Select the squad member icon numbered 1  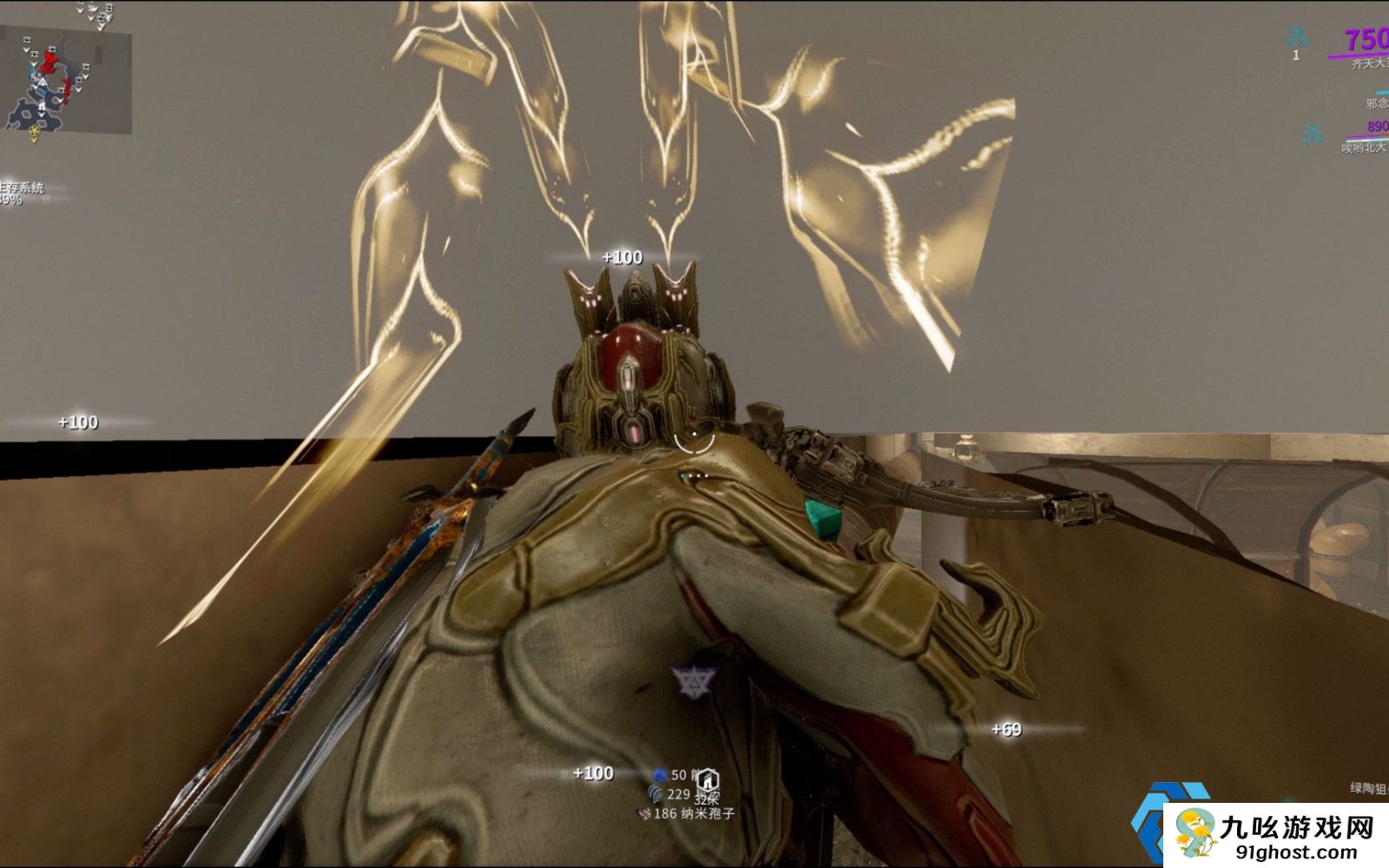[1298, 38]
